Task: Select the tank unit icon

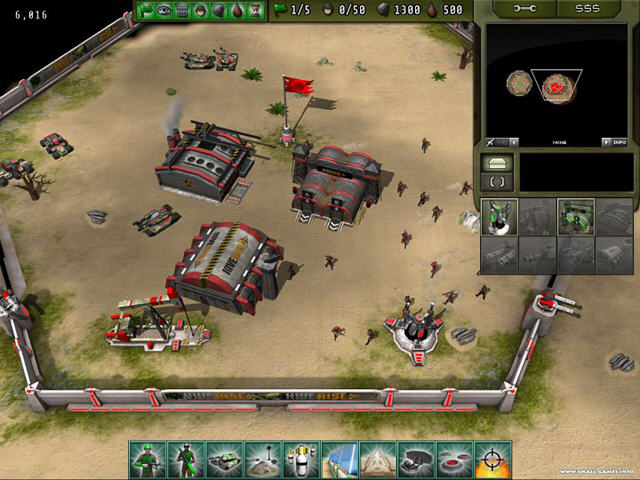Action: (x=224, y=459)
